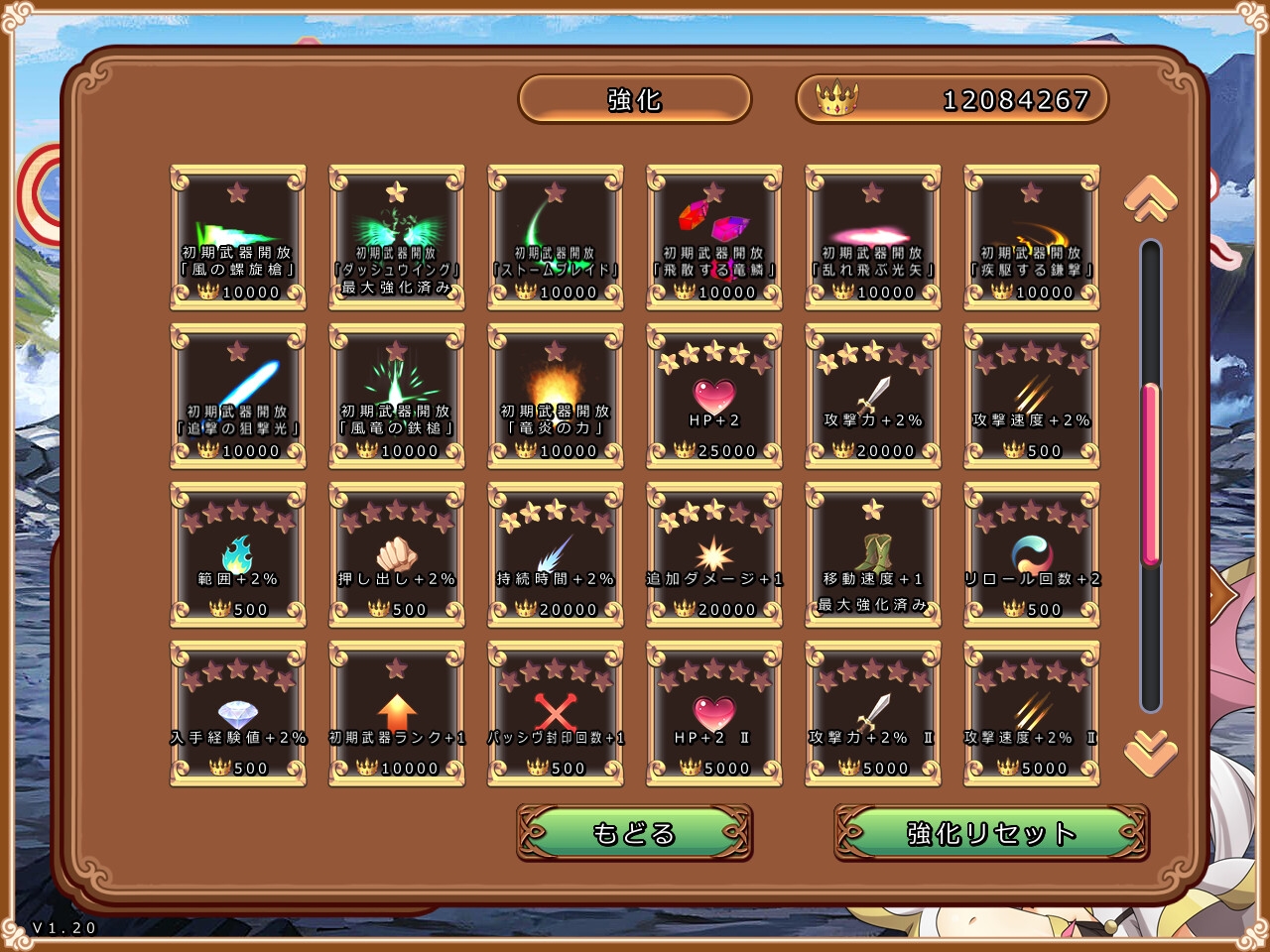Pick the 乱れ飛ぶ光矢 weapon unlock
This screenshot has width=1270, height=952.
pyautogui.click(x=873, y=238)
